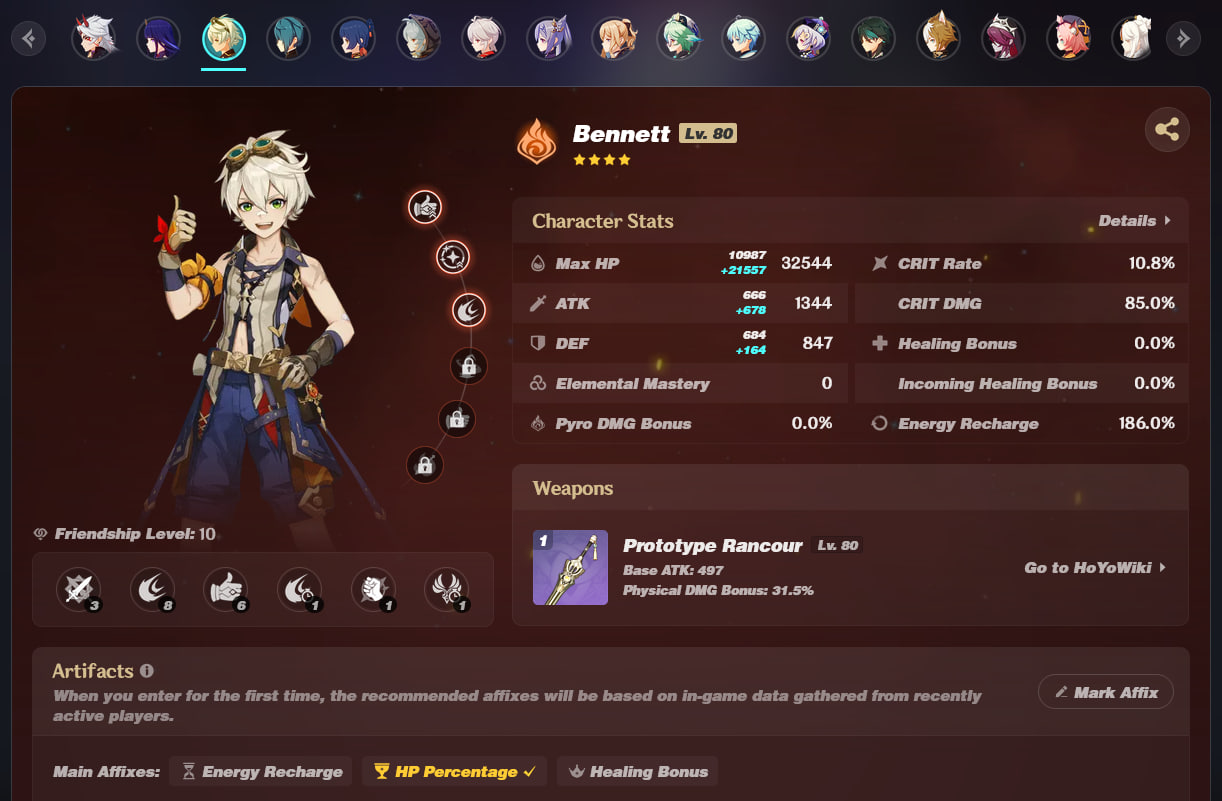Screen dimensions: 1222x801
Task: Select the pink-haired character portrait
Action: tap(1067, 39)
